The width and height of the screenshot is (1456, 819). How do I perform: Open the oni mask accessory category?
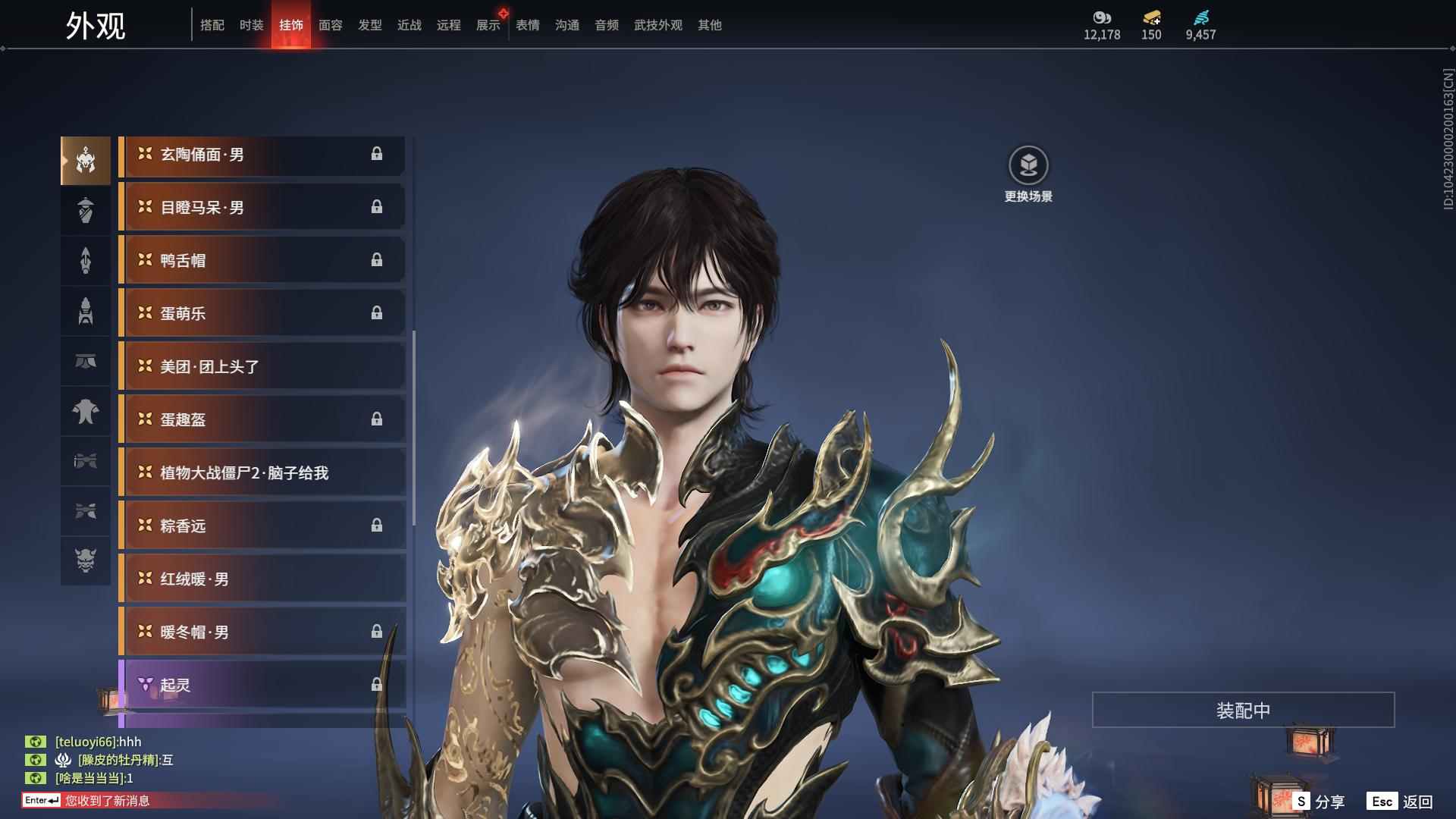tap(86, 560)
